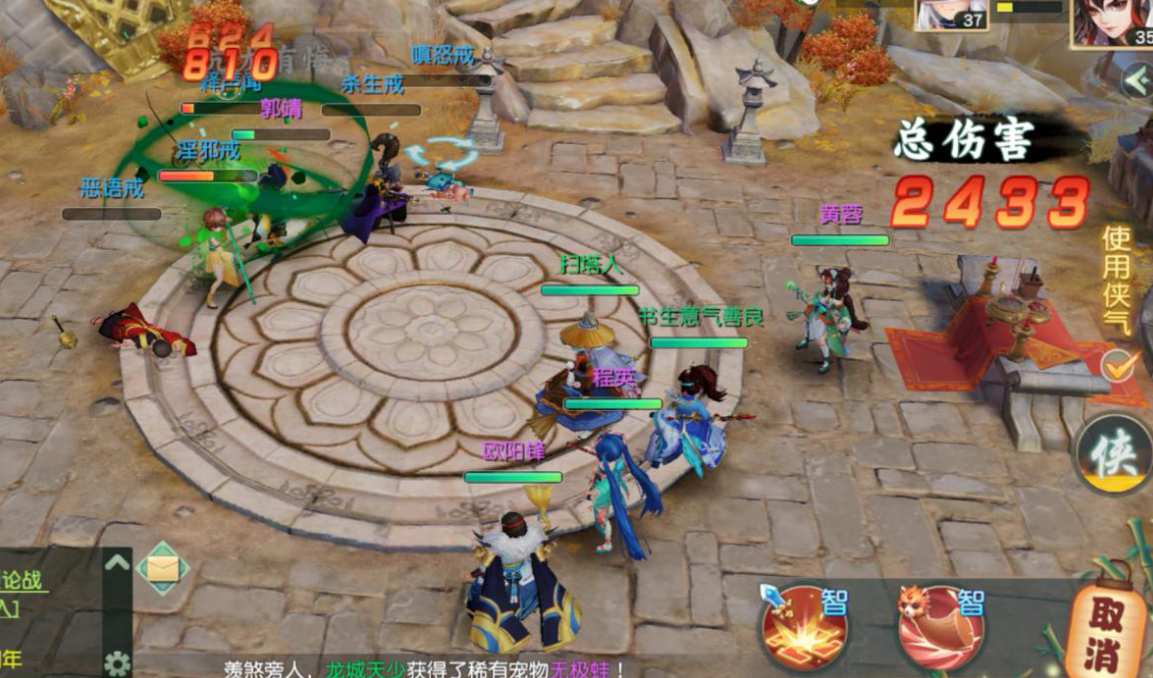The width and height of the screenshot is (1153, 678).
Task: Toggle the 使用侠气 orange checkmark
Action: click(x=1119, y=366)
